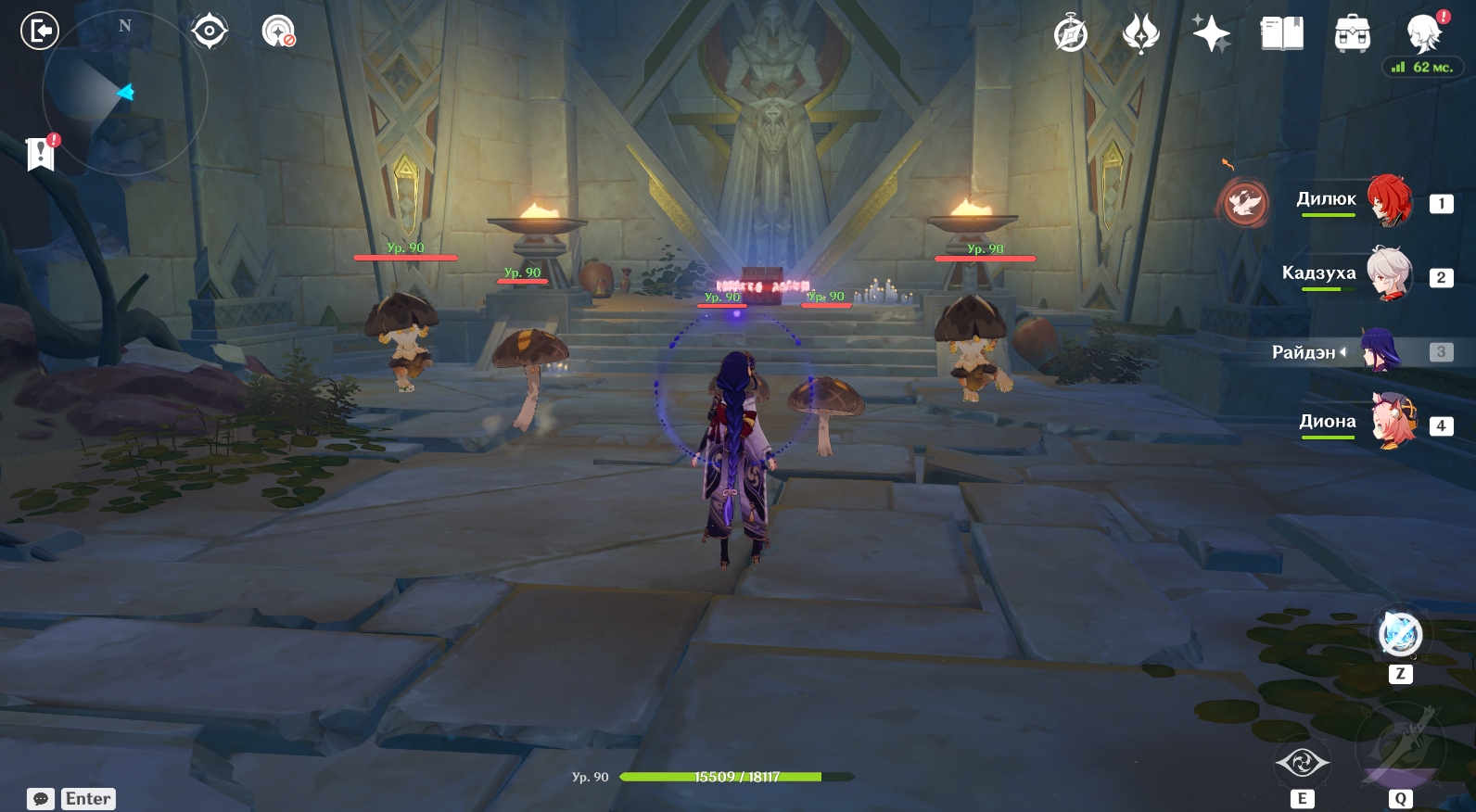
Task: Use the blue gadget above Z
Action: [x=1400, y=634]
